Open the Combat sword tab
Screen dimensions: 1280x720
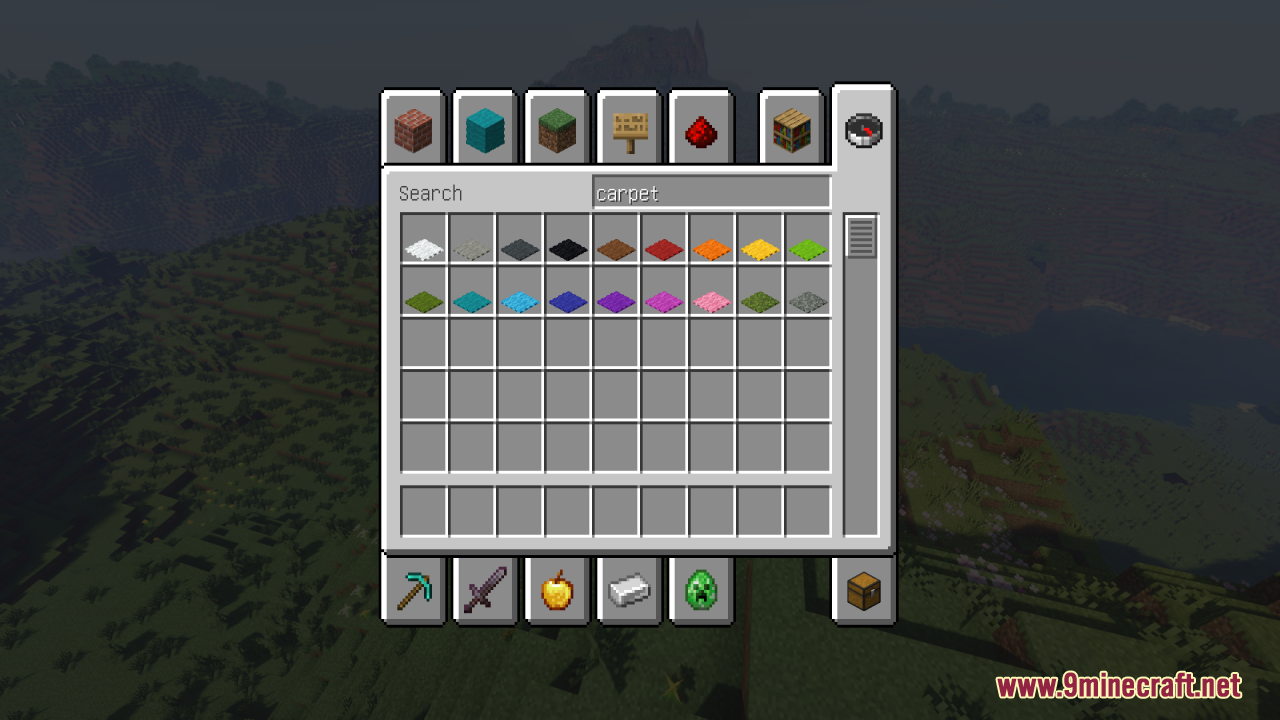pos(485,591)
